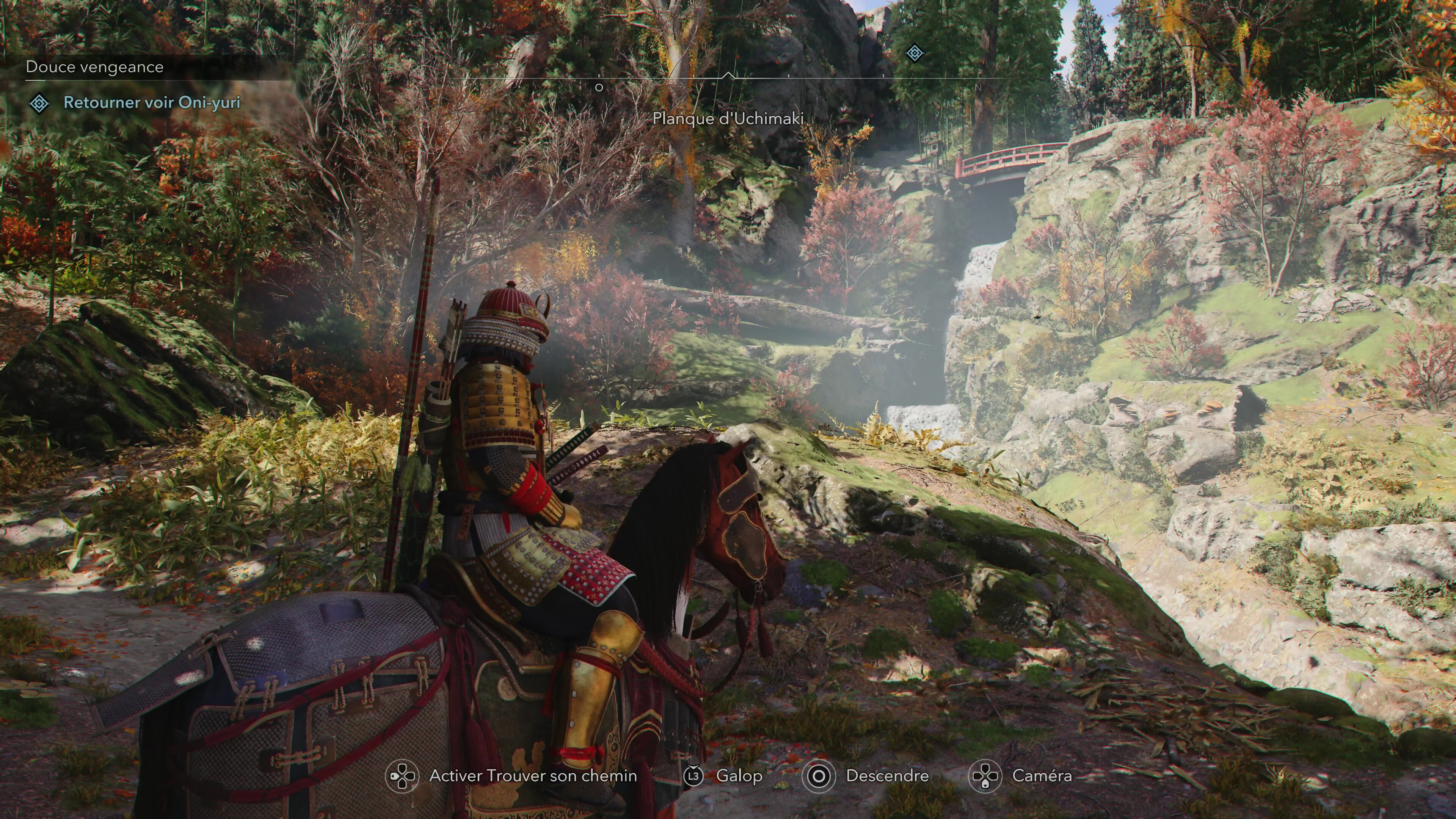
Task: Select the "Retourner voir Oni-yuri" objective tracker
Action: [x=152, y=102]
